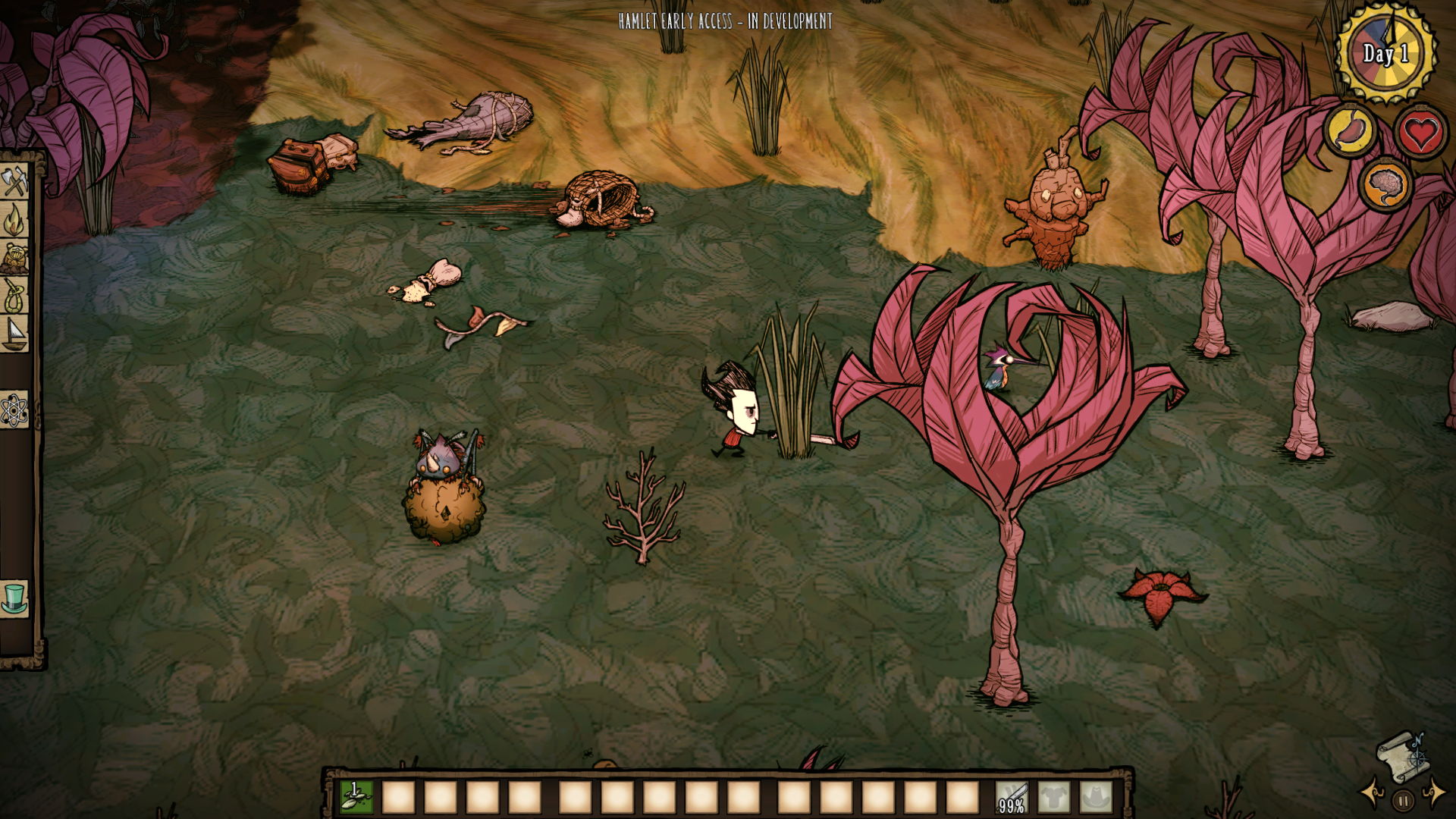This screenshot has width=1456, height=819.
Task: Select the item in the first inventory slot
Action: point(356,797)
